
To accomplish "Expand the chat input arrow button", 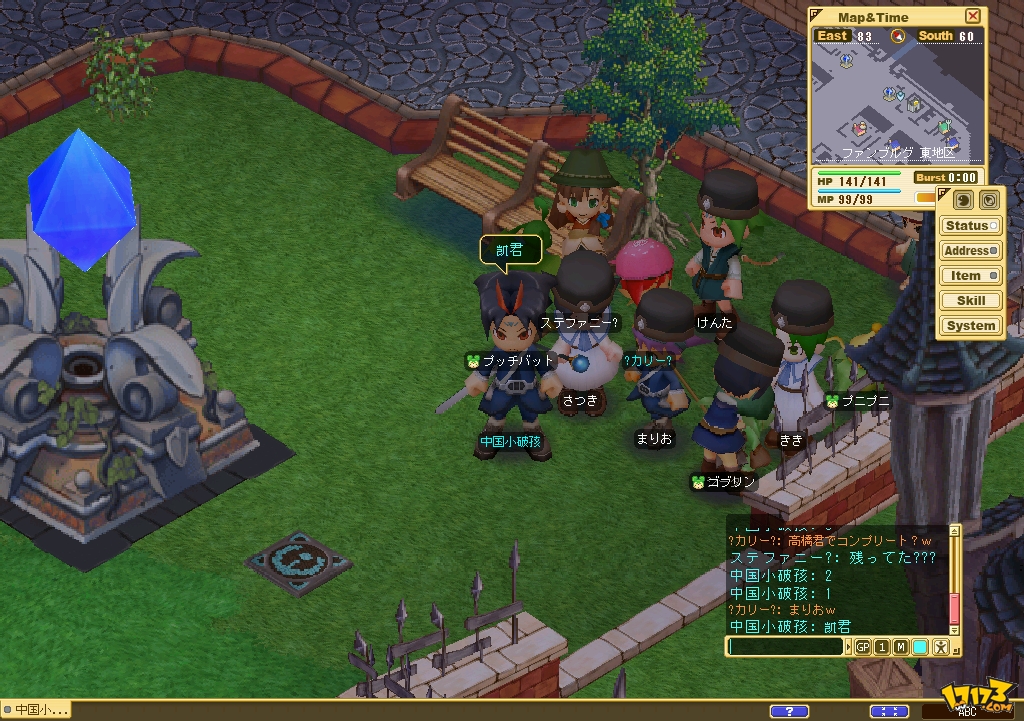I will 850,647.
